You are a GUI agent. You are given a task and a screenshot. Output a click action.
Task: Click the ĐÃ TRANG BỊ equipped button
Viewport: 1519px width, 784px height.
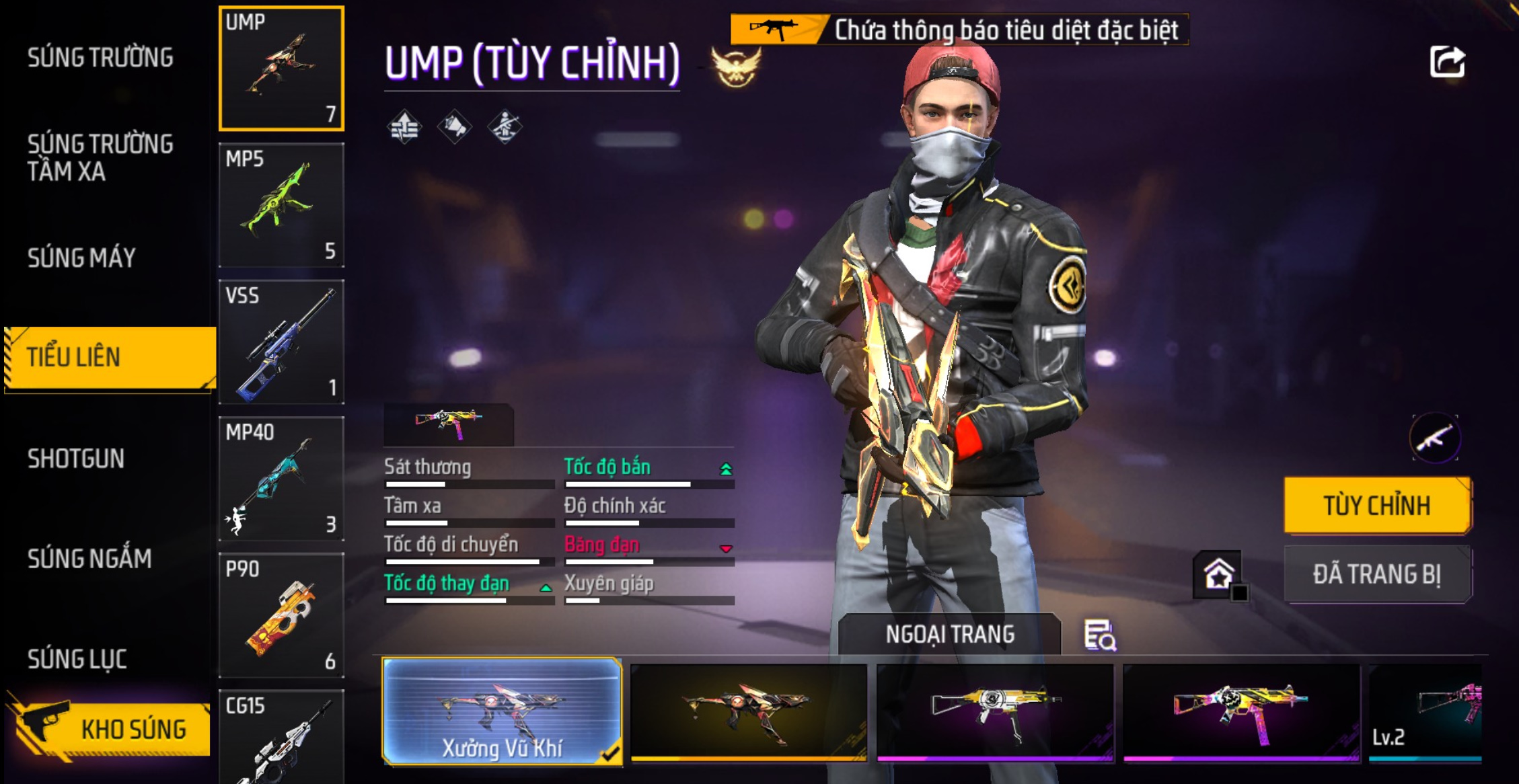(1377, 575)
